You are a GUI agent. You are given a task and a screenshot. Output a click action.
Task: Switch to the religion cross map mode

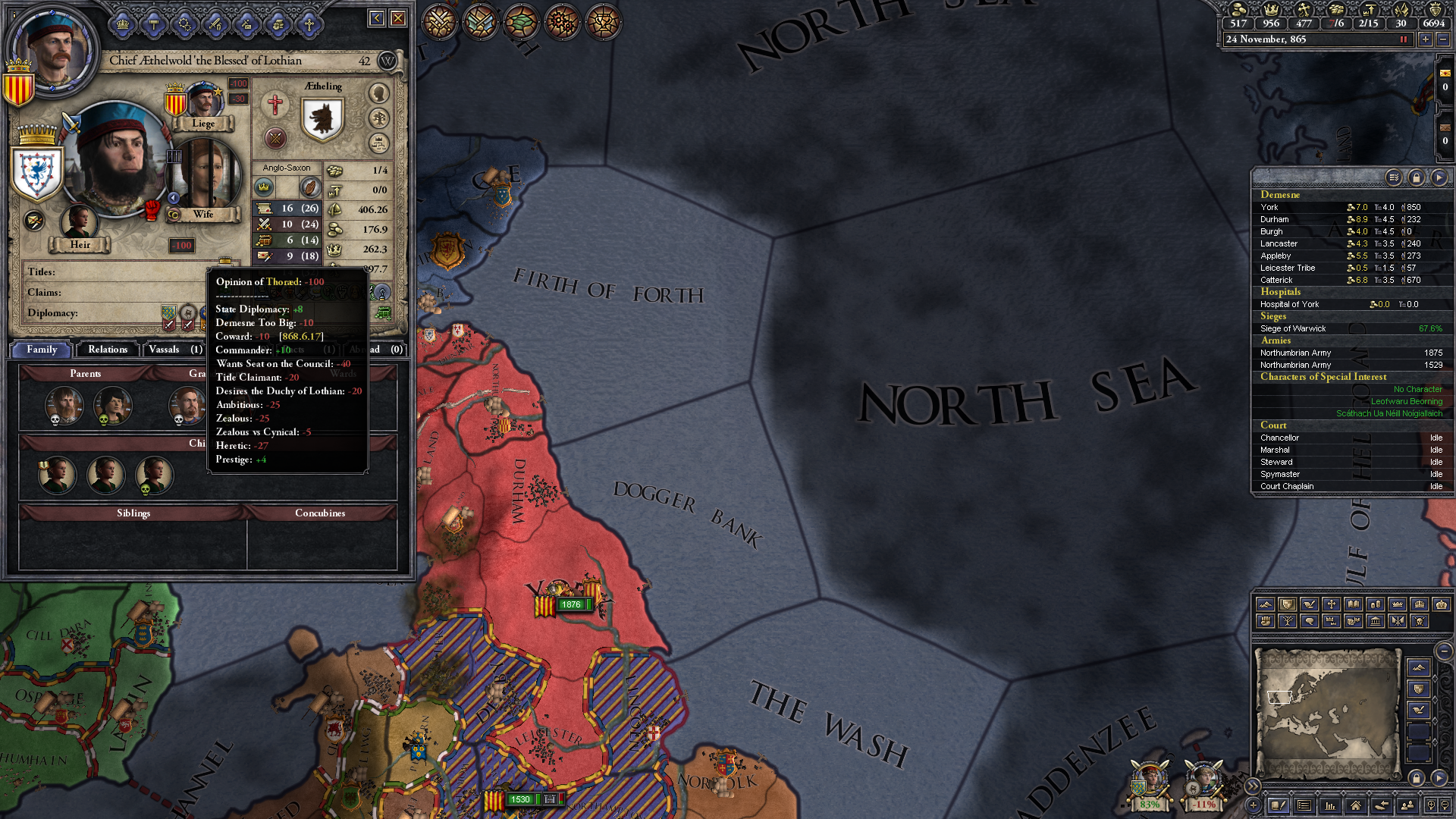click(1332, 604)
